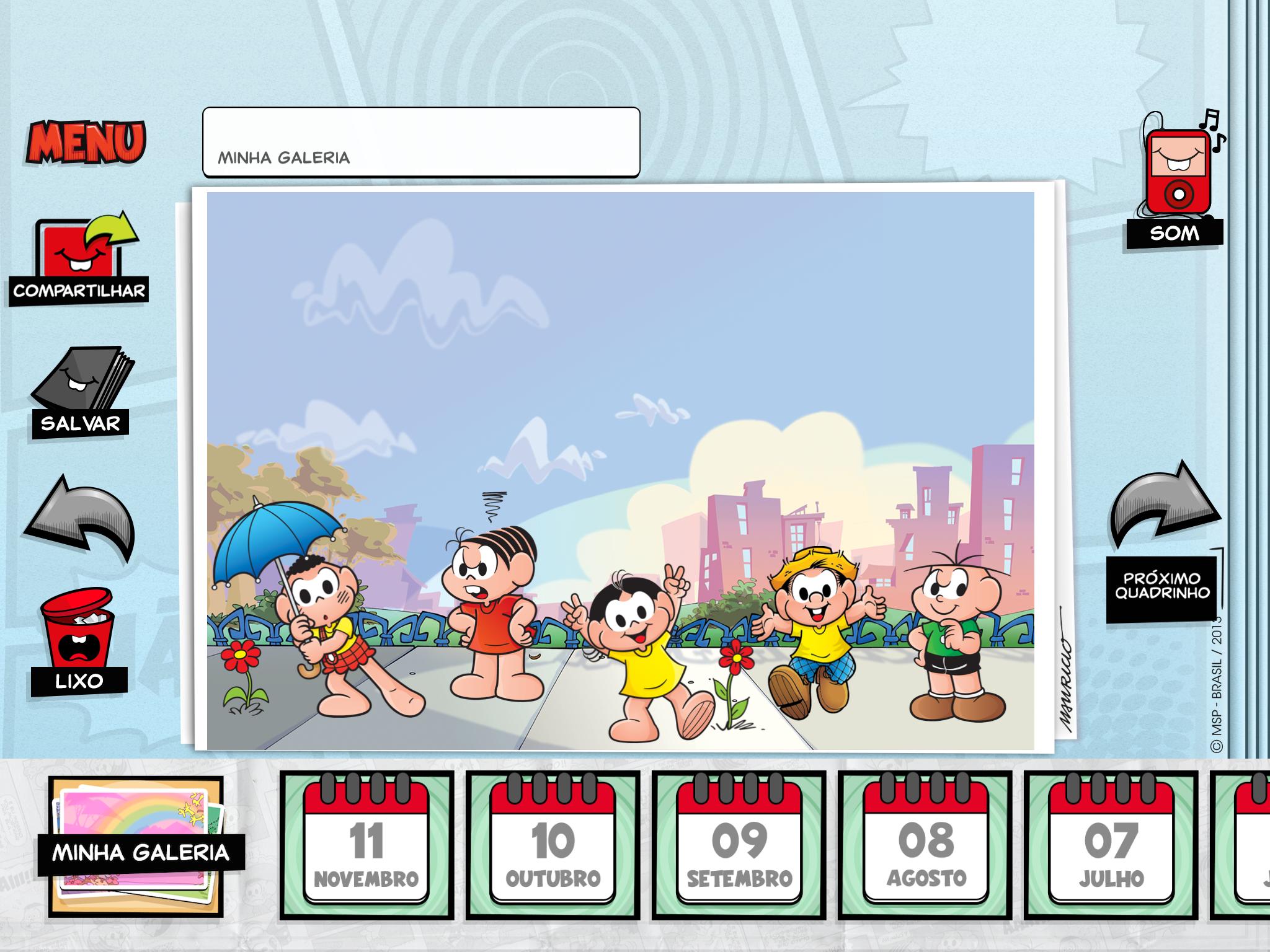The image size is (1270, 952).
Task: Go back with the left gray arrow
Action: [79, 517]
